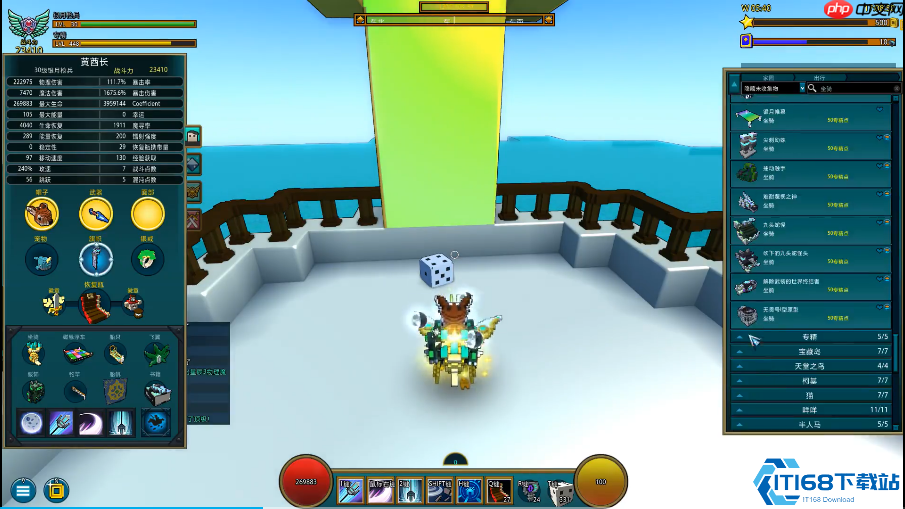Select the green dragon wings slot

153,355
